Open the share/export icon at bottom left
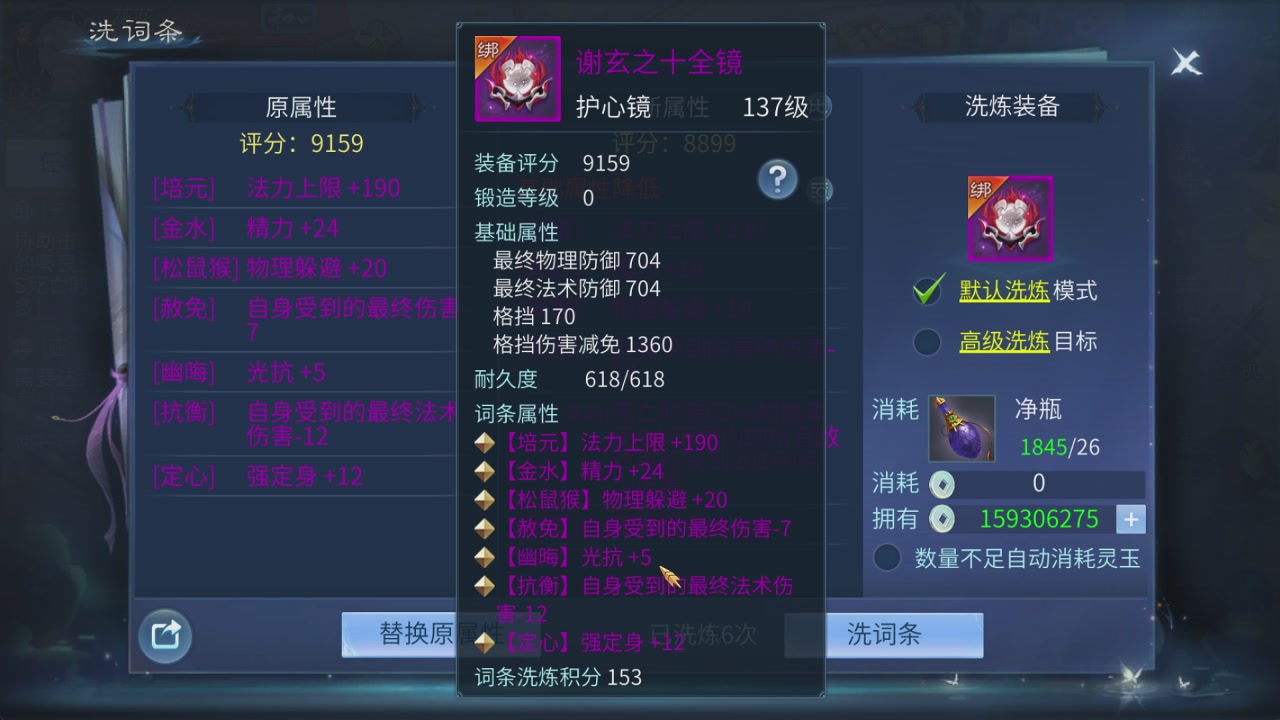Image resolution: width=1280 pixels, height=720 pixels. point(164,635)
